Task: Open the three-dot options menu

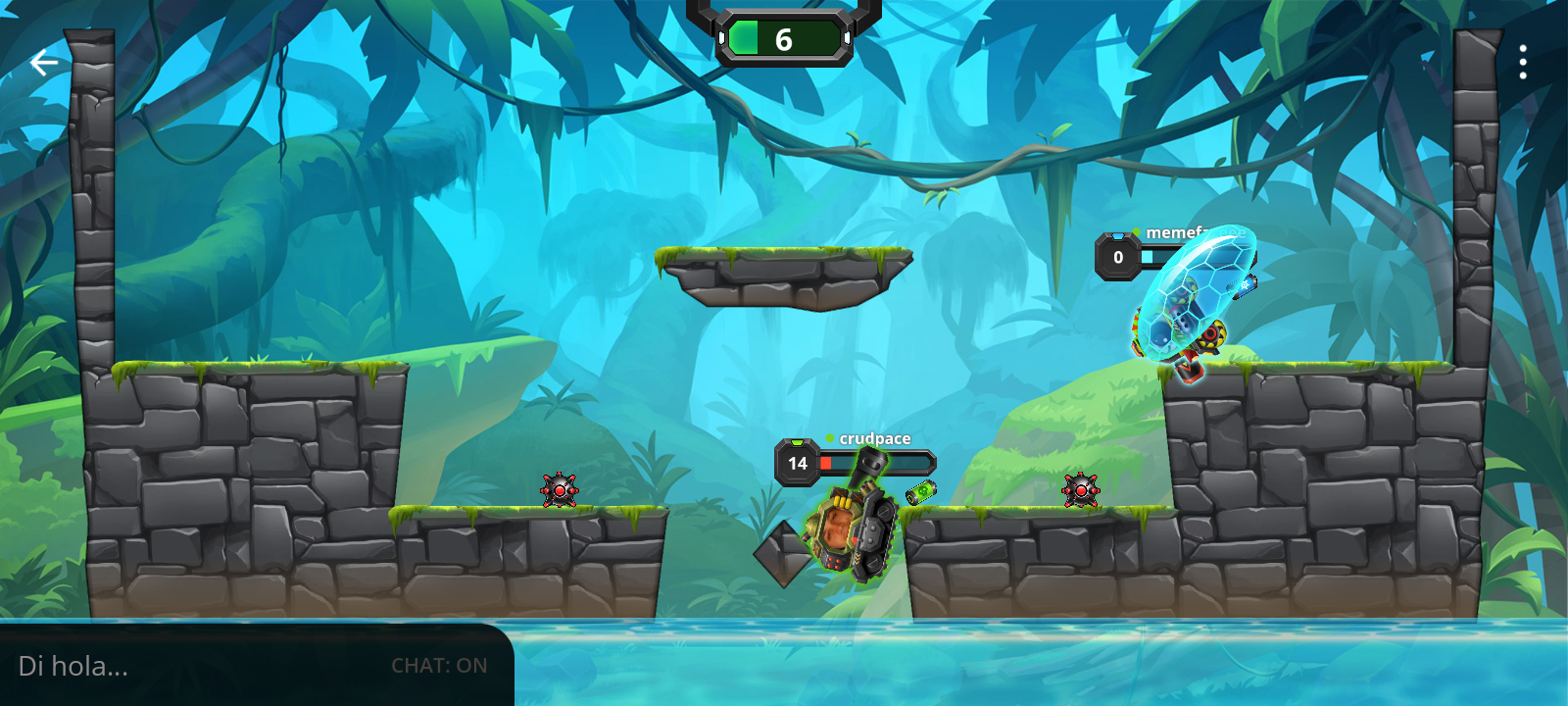Action: tap(1525, 61)
